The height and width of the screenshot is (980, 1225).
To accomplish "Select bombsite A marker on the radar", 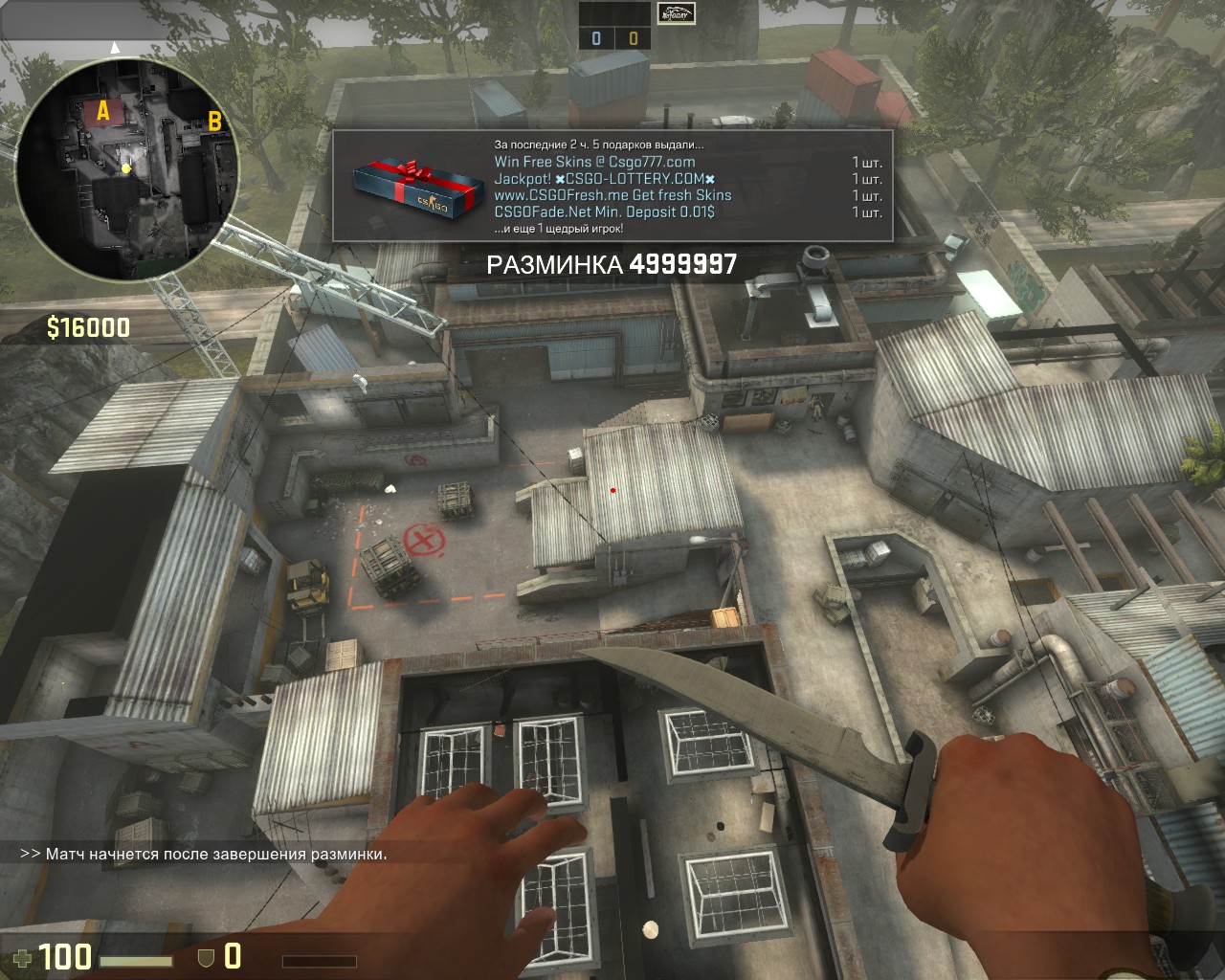I will coord(102,113).
